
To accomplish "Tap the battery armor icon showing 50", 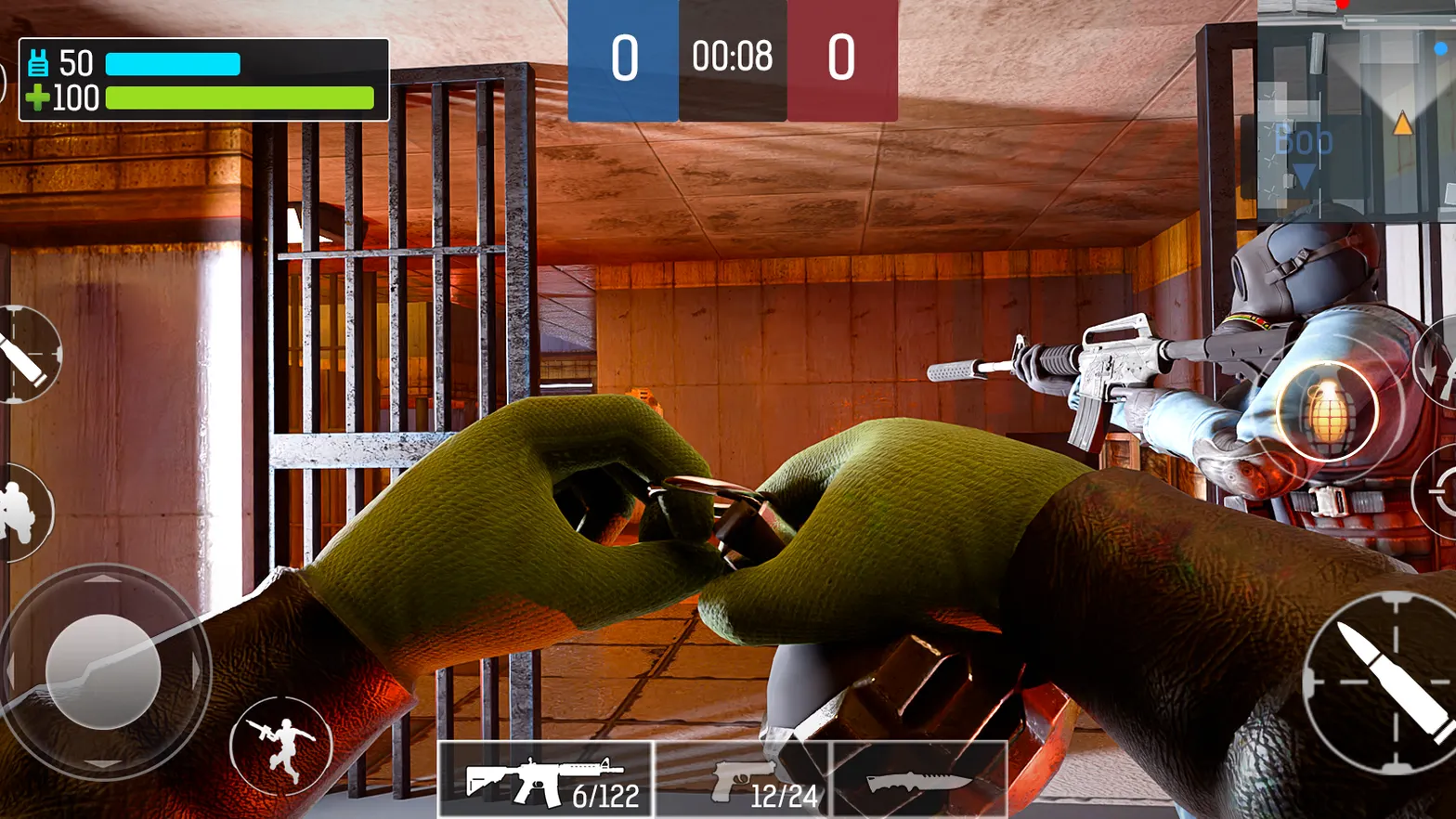I will [37, 63].
